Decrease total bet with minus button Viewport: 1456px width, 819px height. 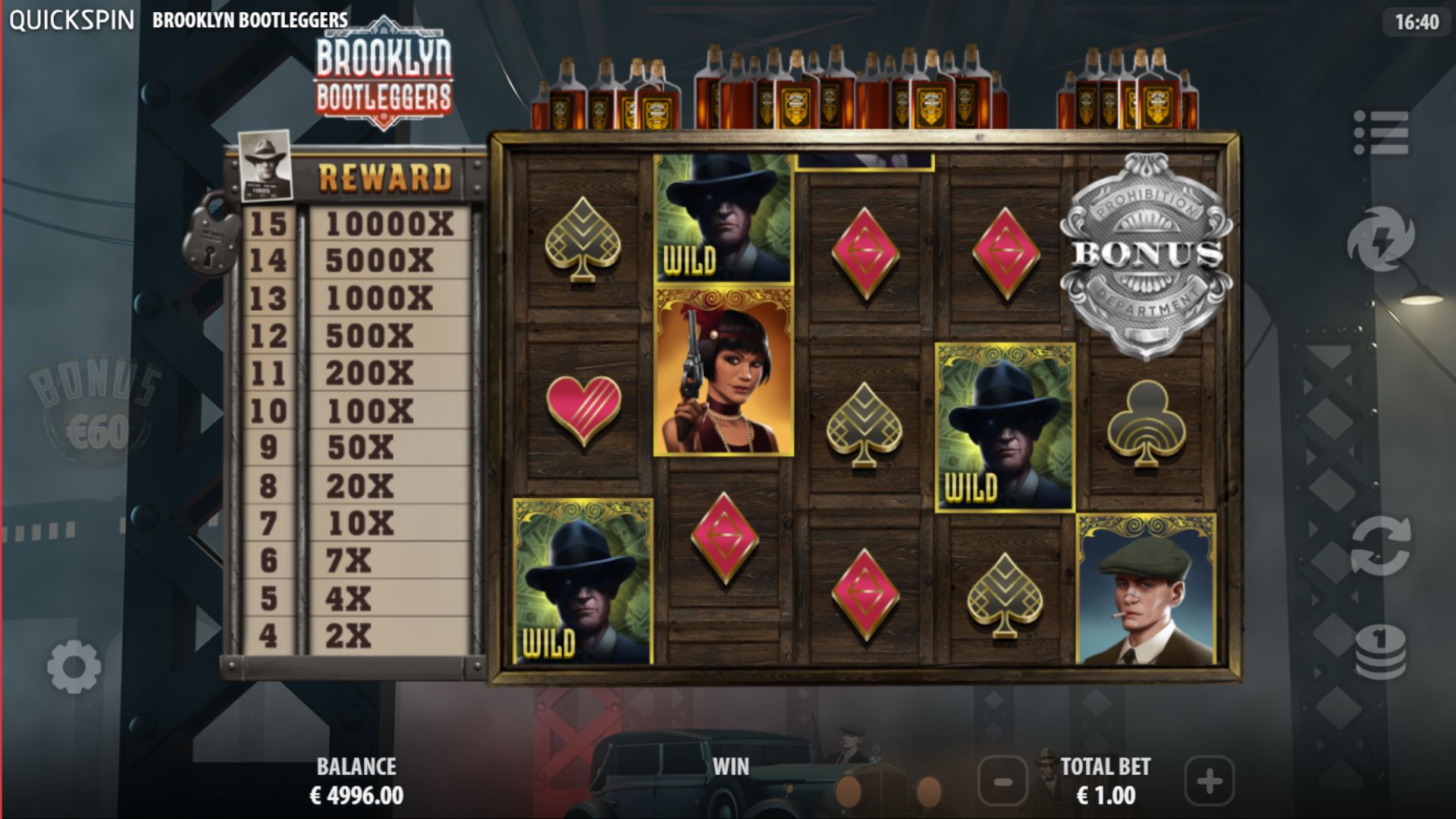point(1003,781)
